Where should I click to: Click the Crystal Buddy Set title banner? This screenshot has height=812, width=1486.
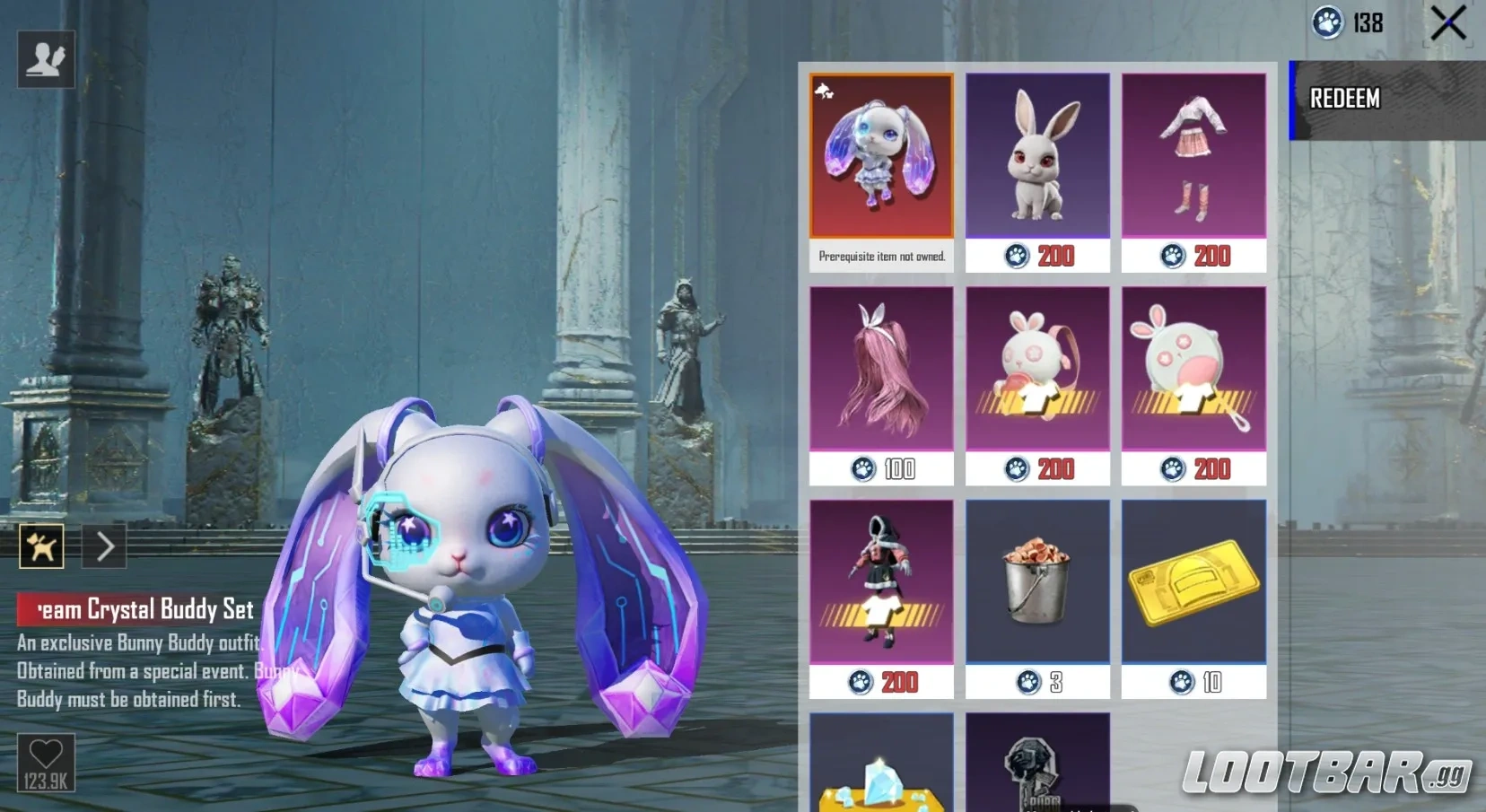(135, 610)
